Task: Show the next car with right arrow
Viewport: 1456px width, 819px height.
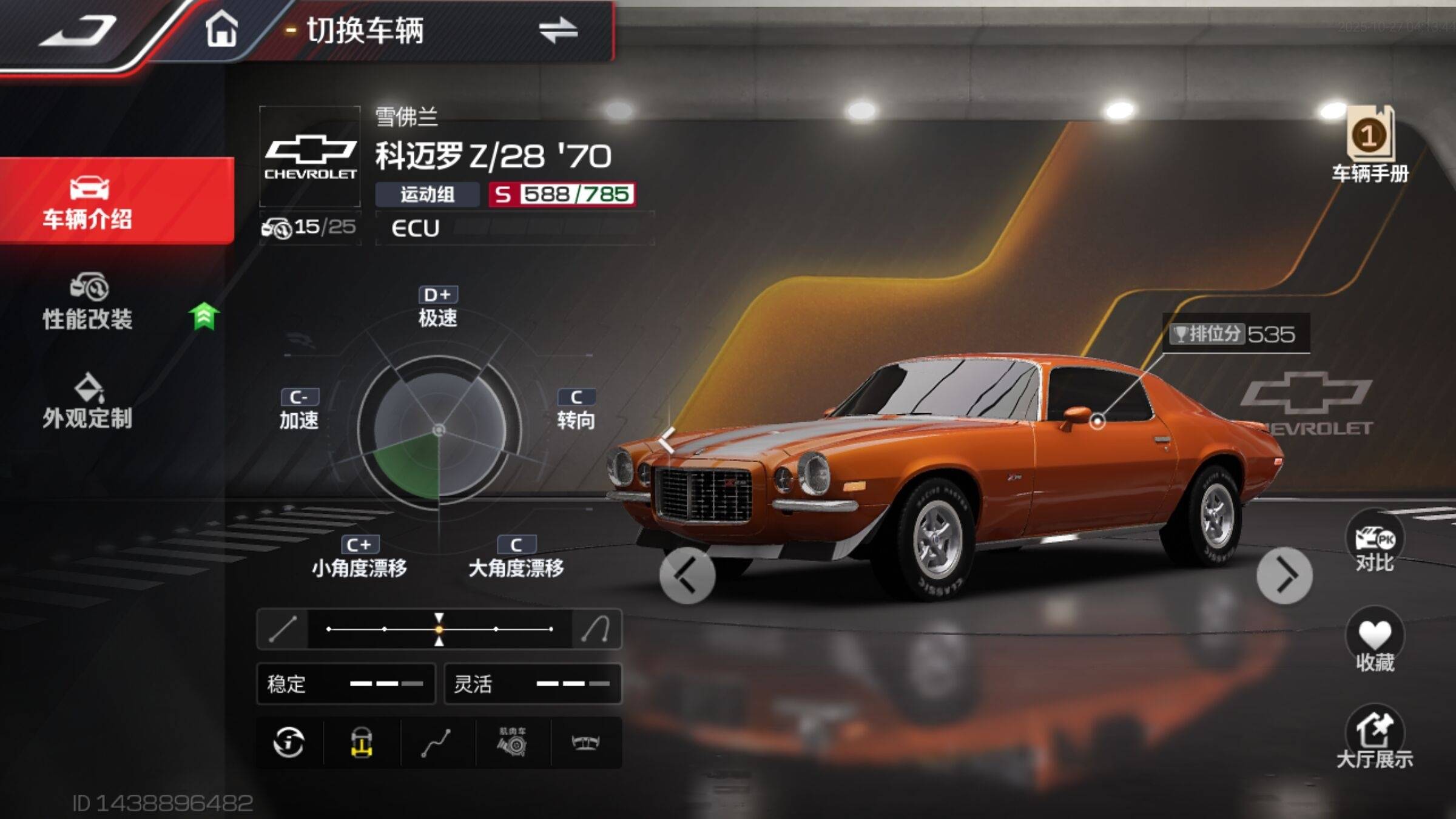Action: 1284,575
